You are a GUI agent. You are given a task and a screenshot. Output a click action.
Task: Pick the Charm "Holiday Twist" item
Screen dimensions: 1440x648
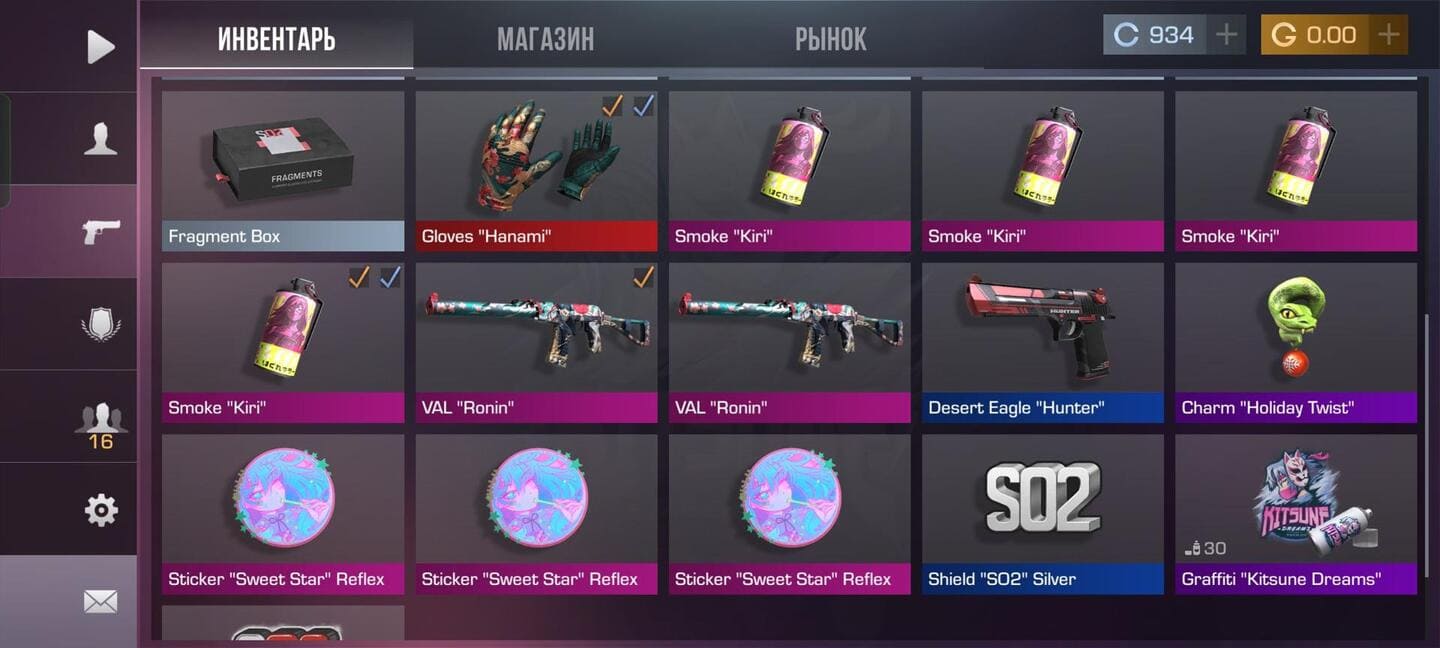pyautogui.click(x=1296, y=342)
